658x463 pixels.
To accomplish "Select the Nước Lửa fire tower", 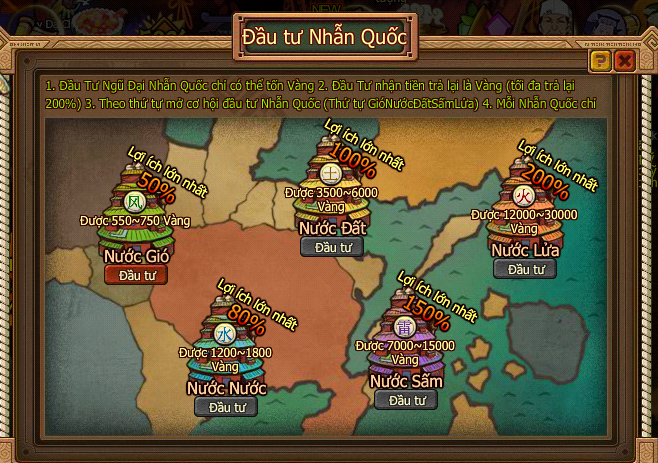I will click(x=525, y=198).
